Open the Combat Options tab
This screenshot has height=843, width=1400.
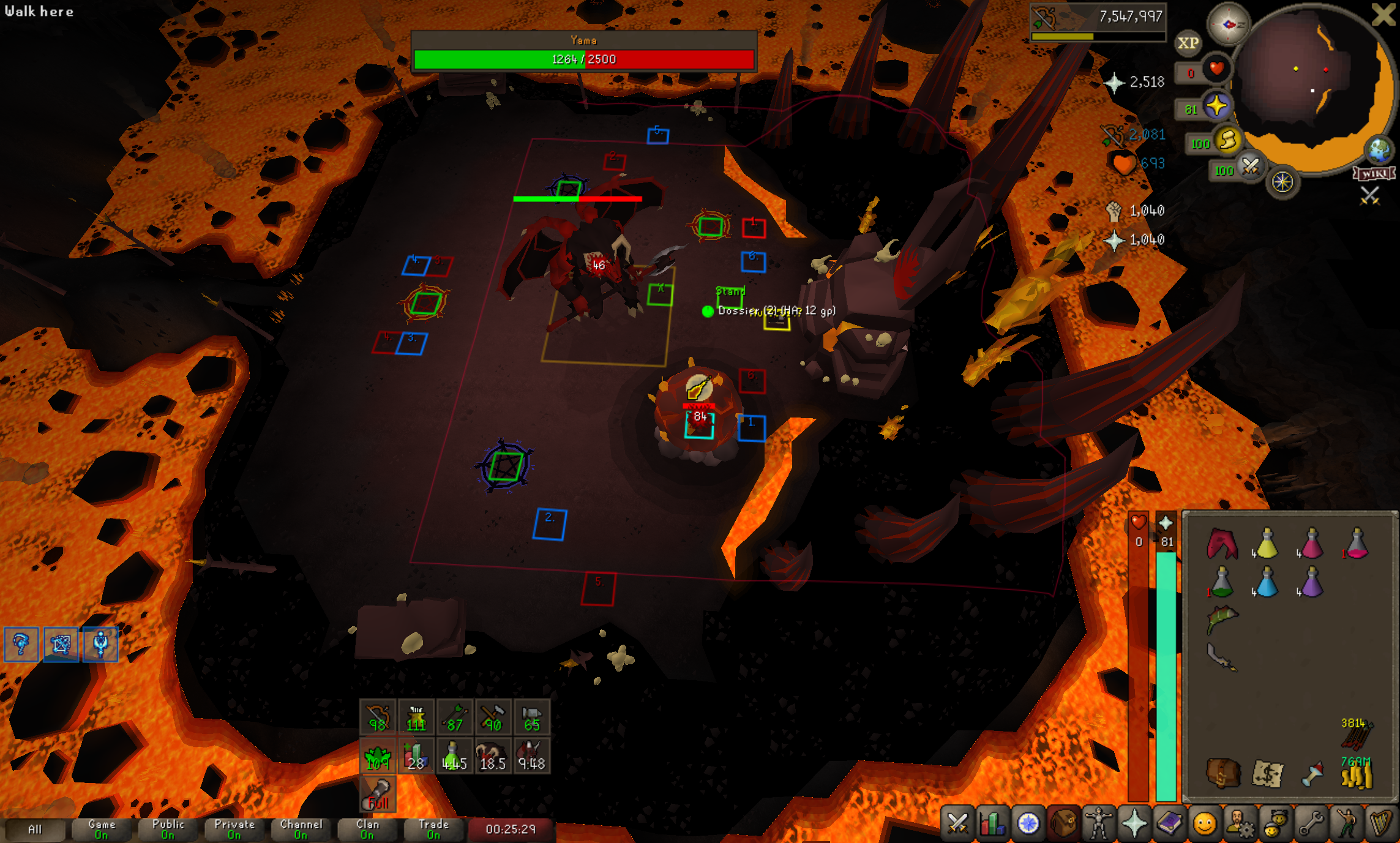pos(957,823)
